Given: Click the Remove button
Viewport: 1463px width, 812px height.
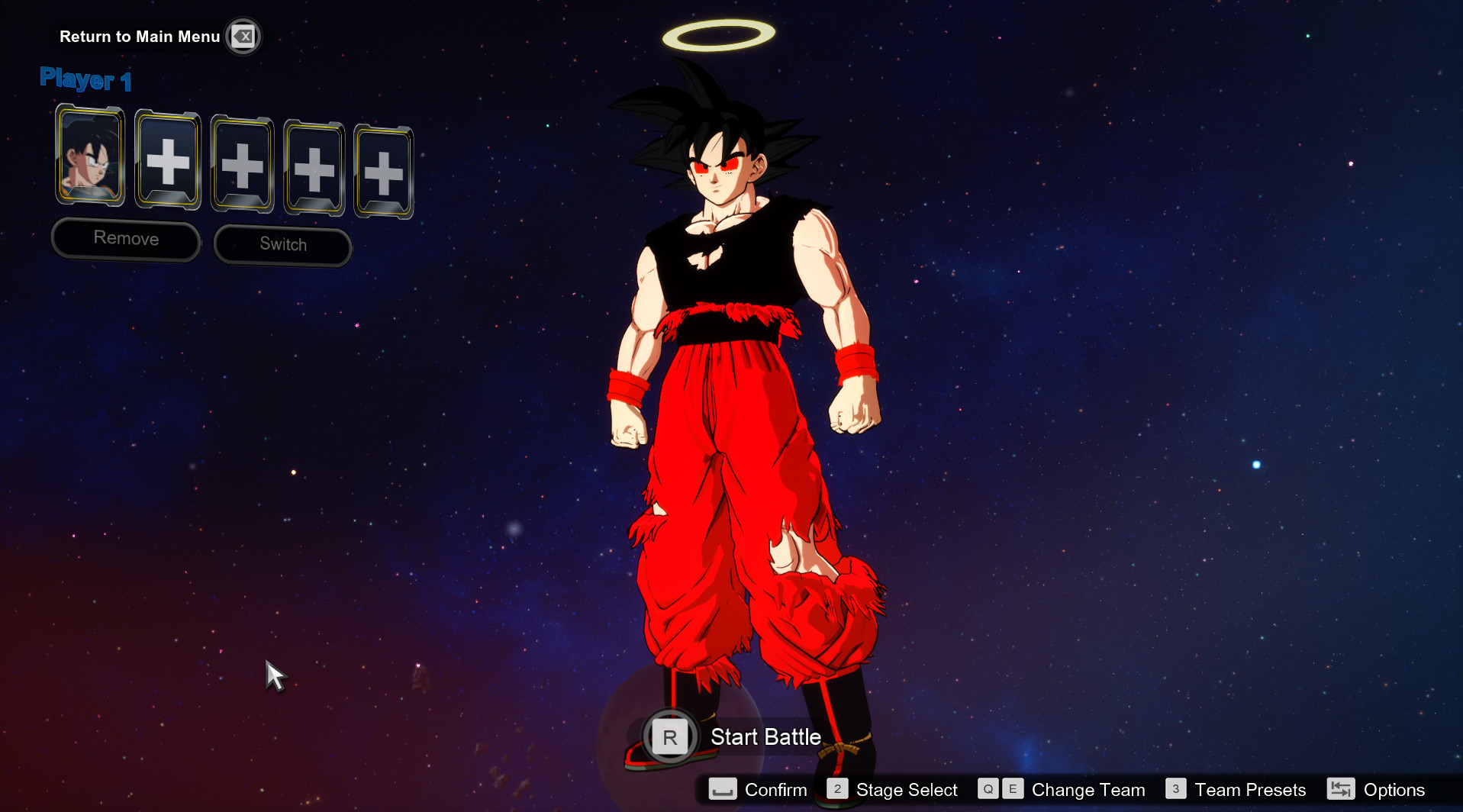Looking at the screenshot, I should 125,239.
